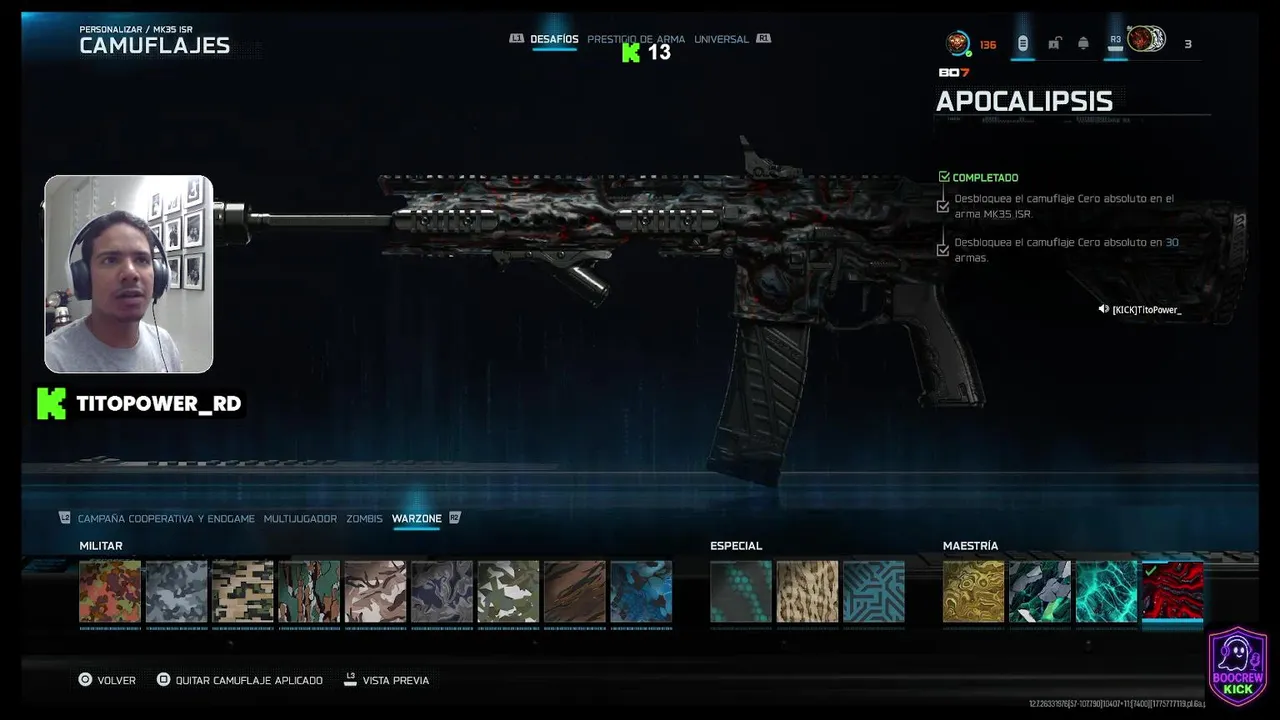The image size is (1280, 720).
Task: Show Campaña Cooperativa y Endgame camos
Action: pyautogui.click(x=166, y=519)
